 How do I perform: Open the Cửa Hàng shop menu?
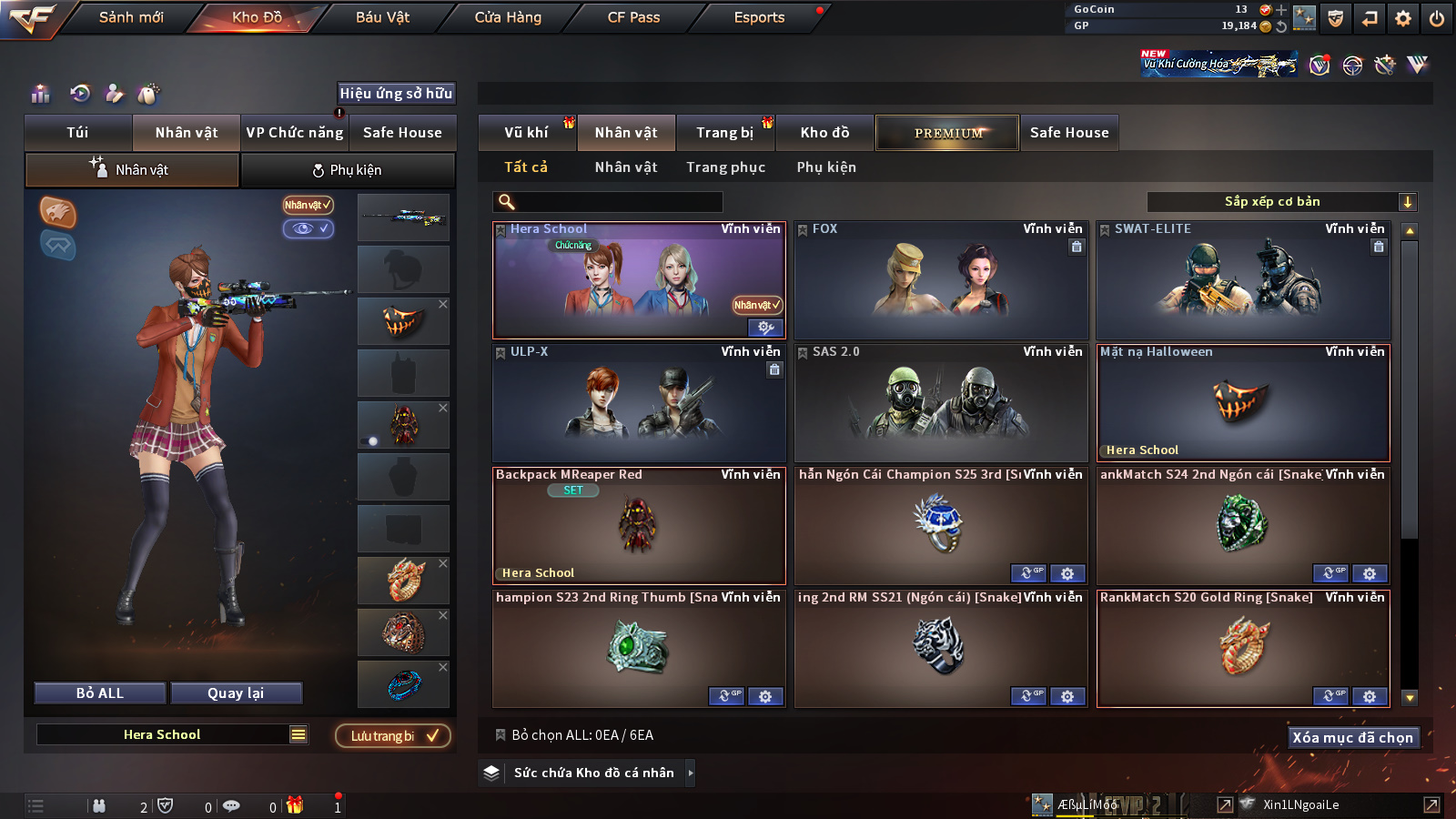coord(508,17)
